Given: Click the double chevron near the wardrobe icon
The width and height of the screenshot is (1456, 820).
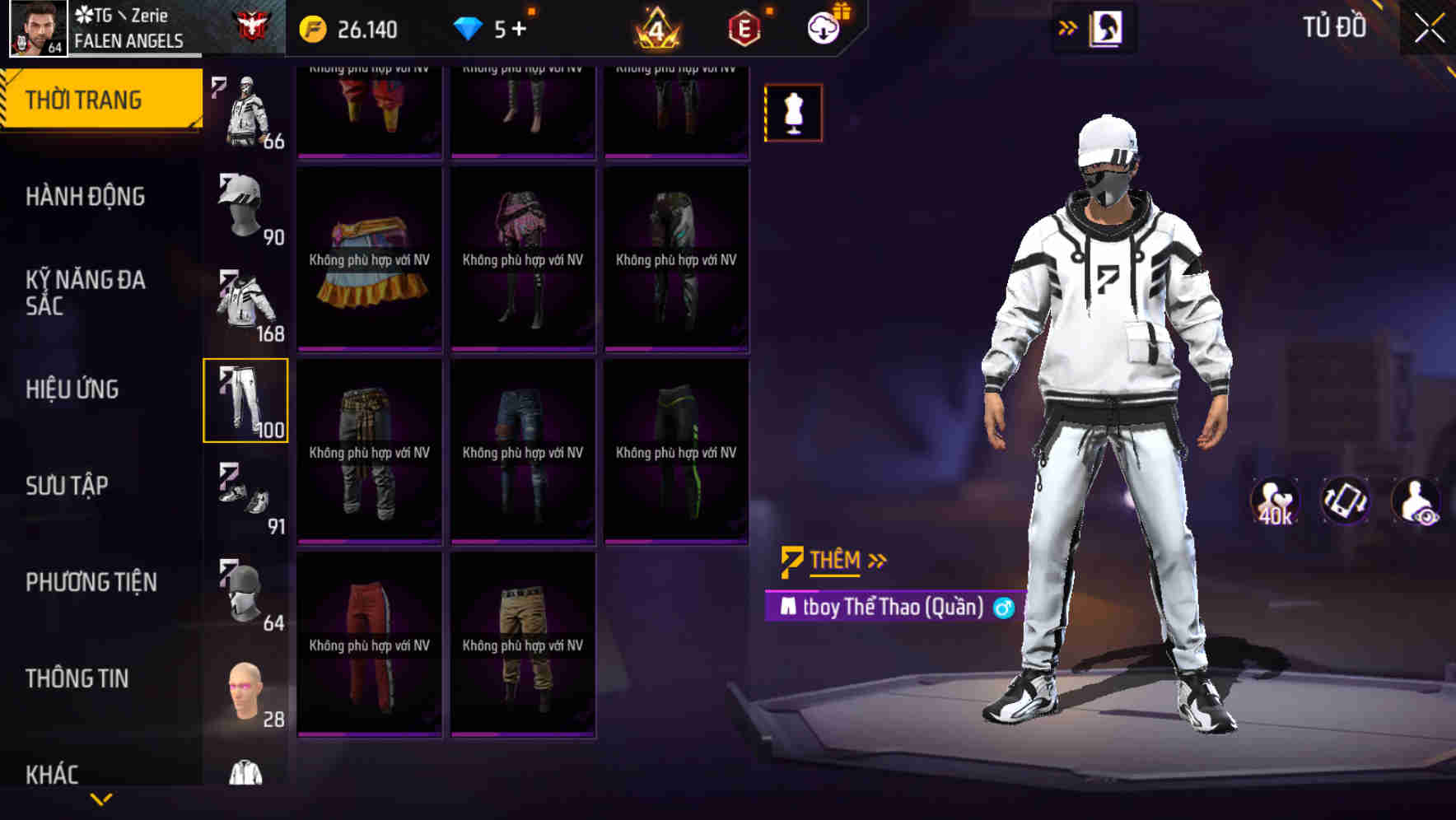Looking at the screenshot, I should (x=1066, y=27).
